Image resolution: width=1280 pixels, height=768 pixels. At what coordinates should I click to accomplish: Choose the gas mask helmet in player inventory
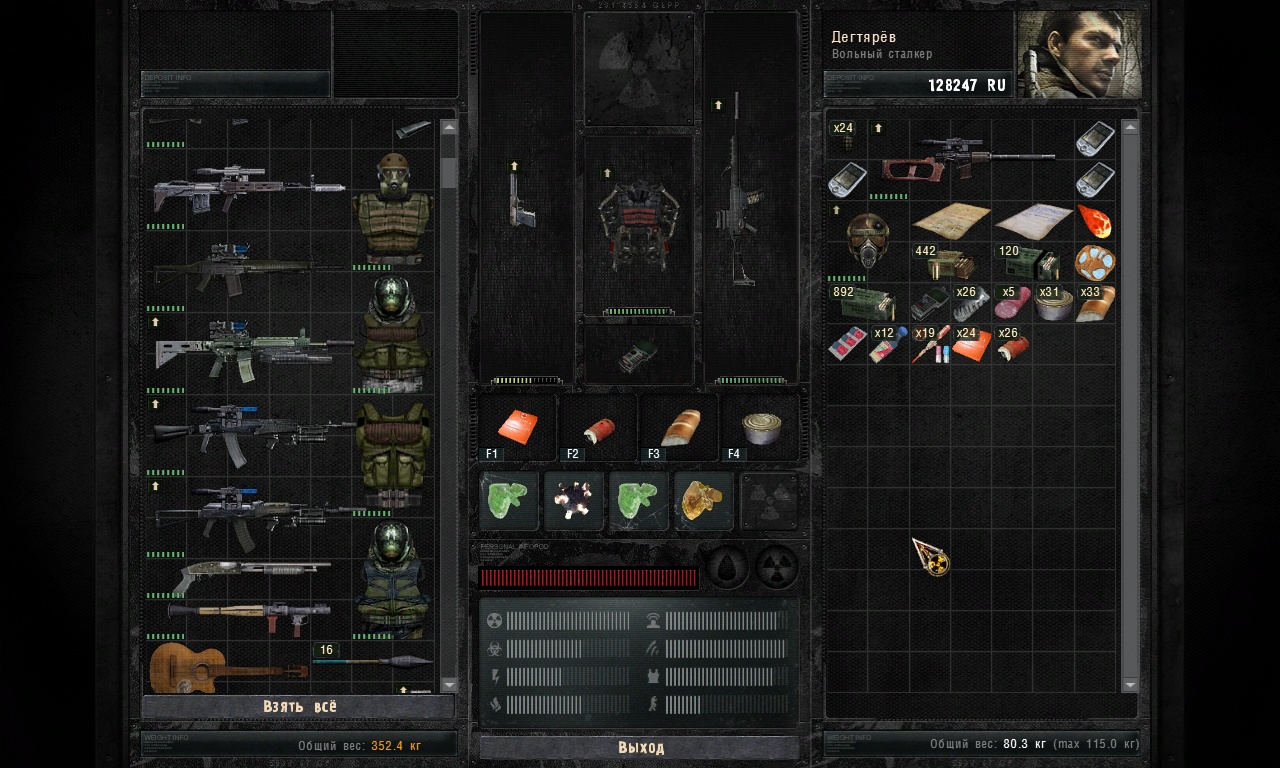tap(867, 242)
